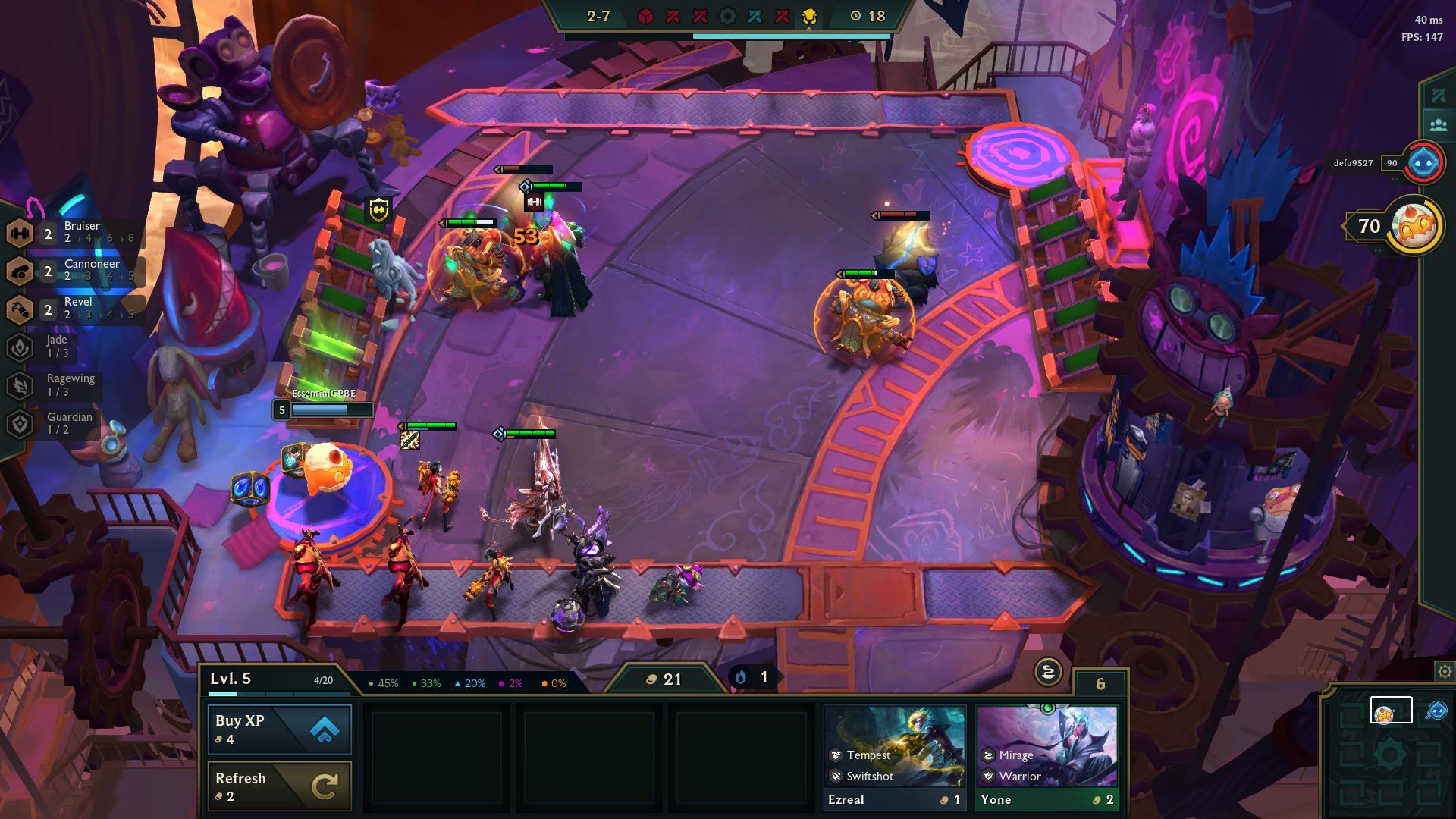Click the Yone shop card

[1046, 751]
